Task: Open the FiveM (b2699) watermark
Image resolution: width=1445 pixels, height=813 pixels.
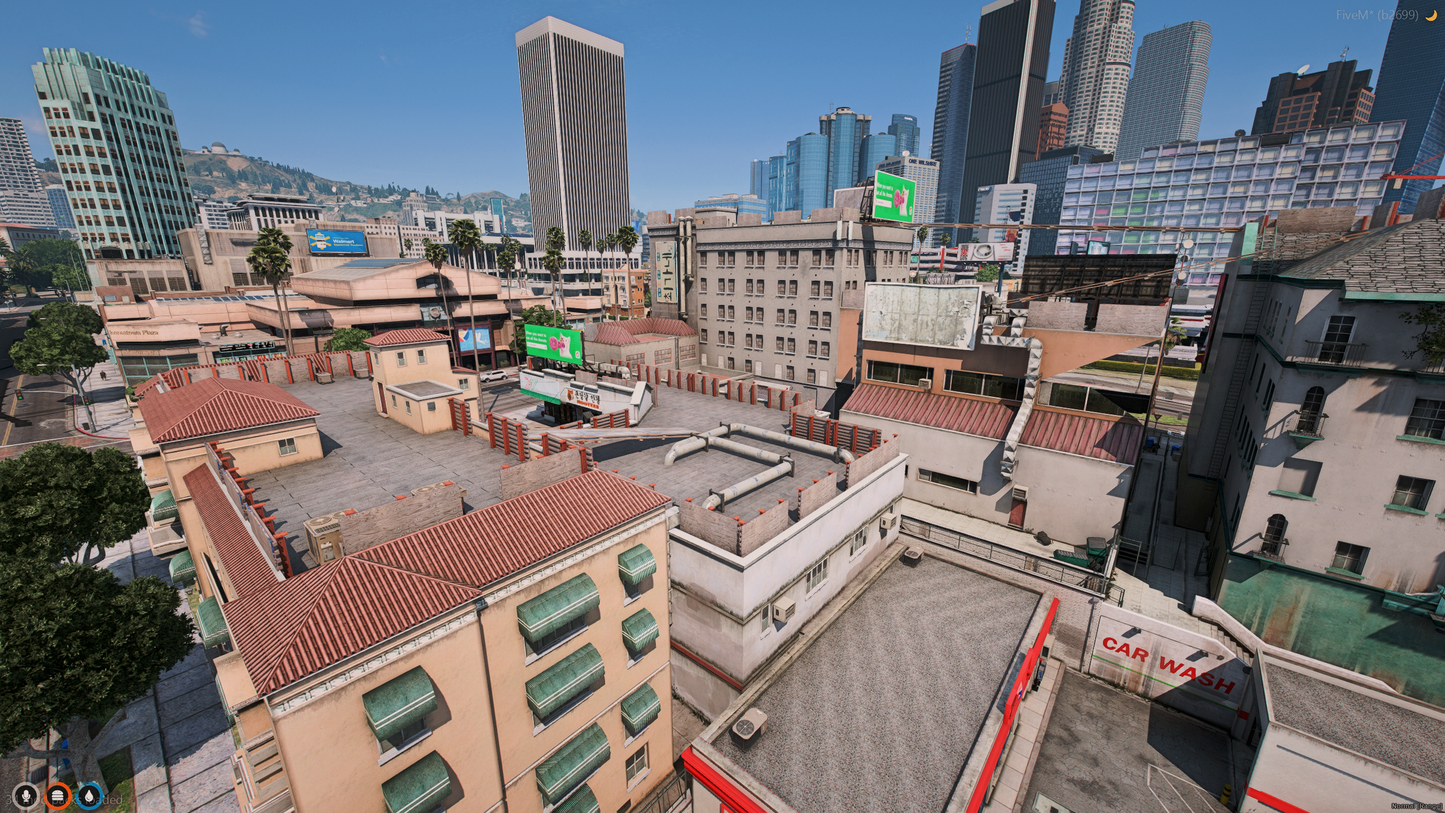Action: pos(1377,14)
